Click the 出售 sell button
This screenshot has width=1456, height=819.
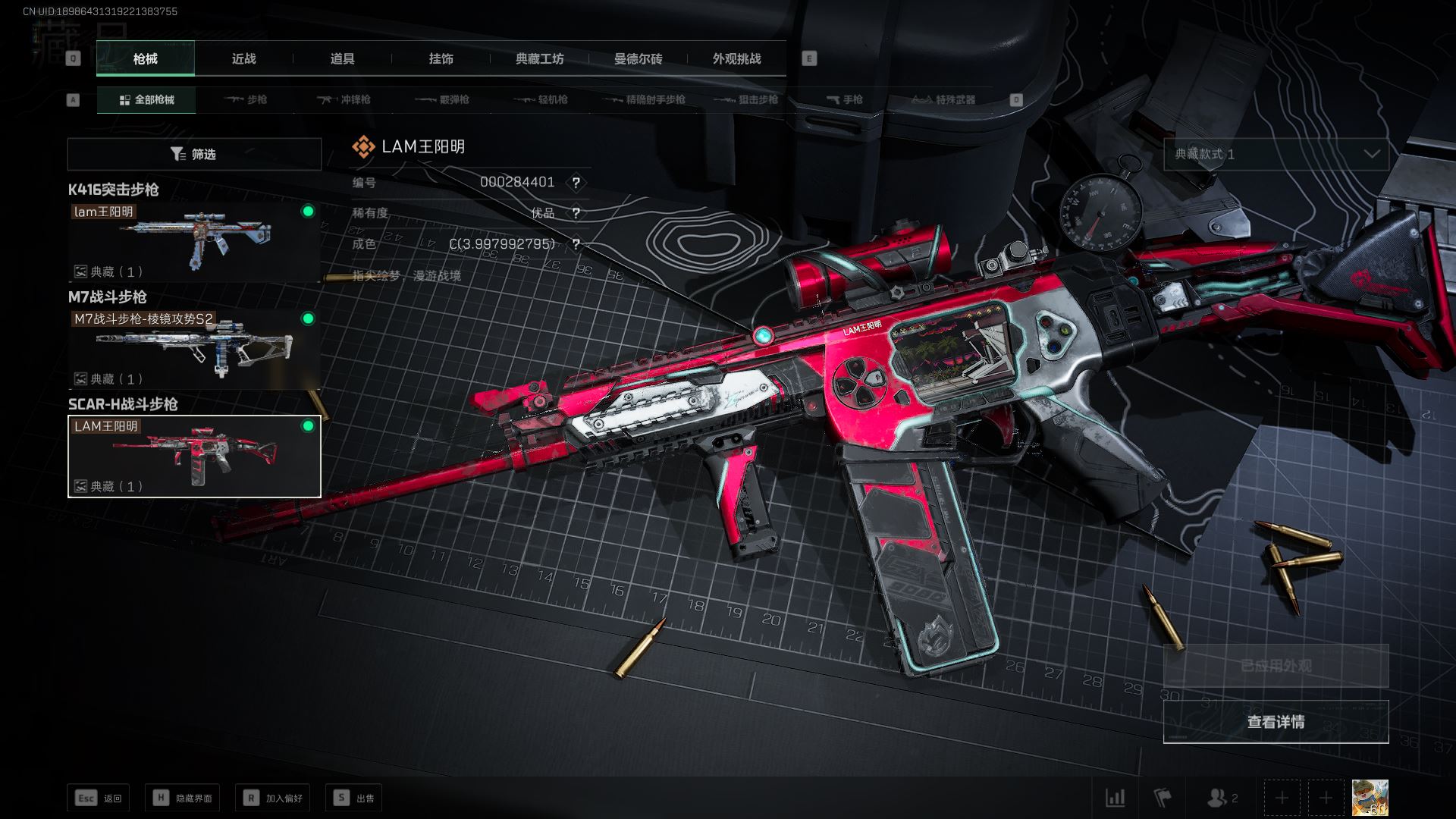[x=354, y=798]
